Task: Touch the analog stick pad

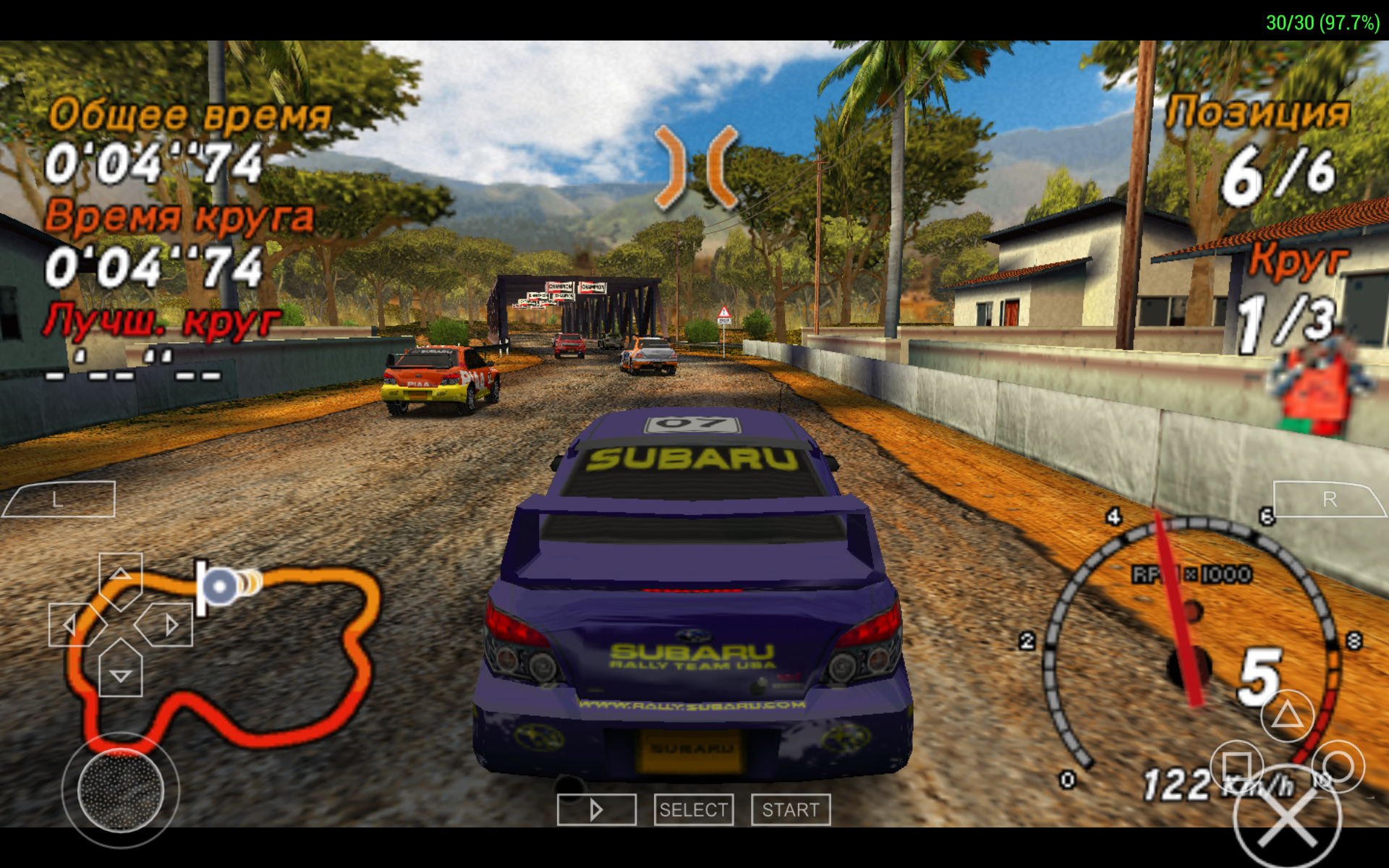Action: pos(120,790)
